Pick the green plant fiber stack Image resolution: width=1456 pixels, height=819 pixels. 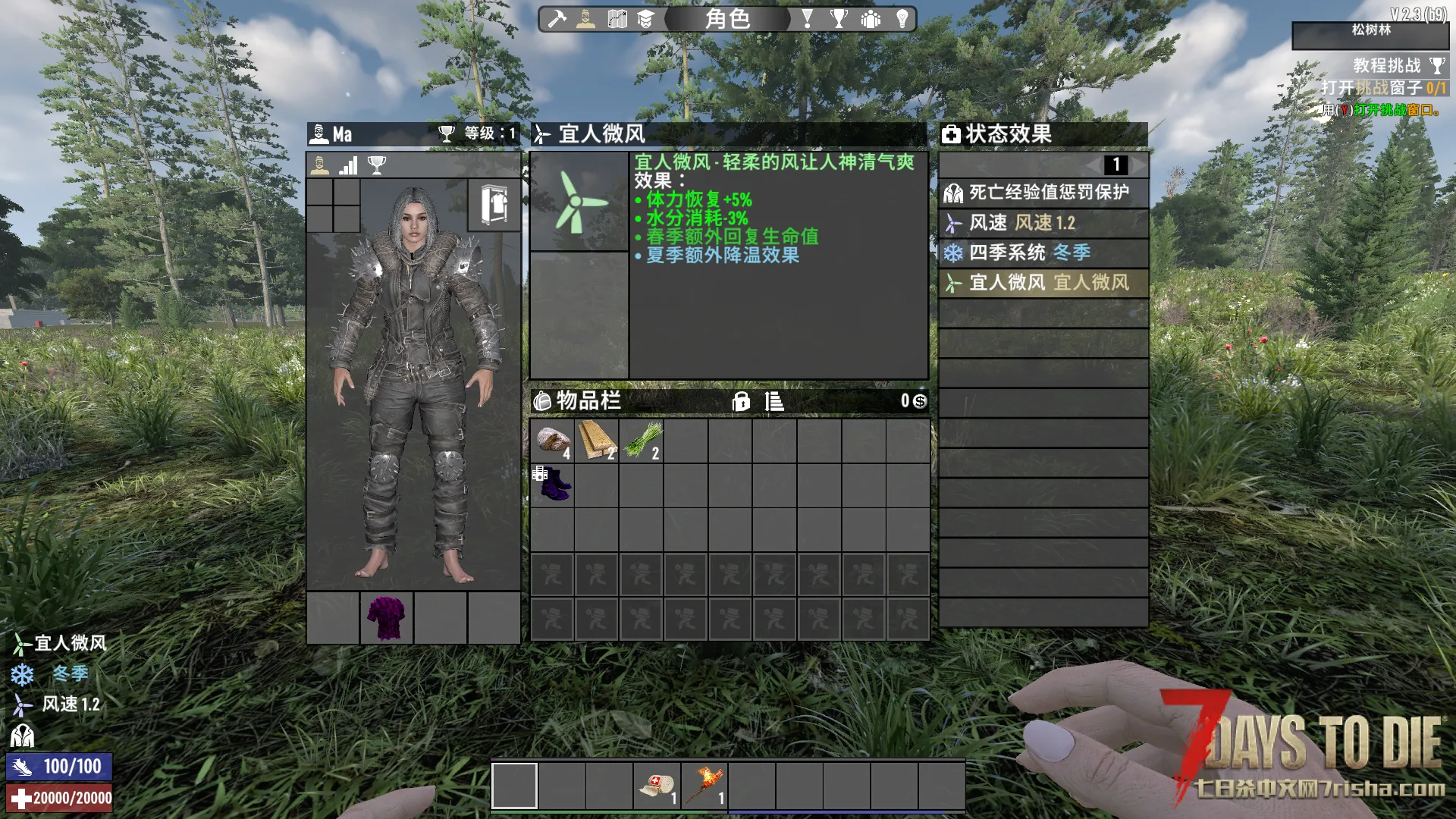click(x=642, y=441)
